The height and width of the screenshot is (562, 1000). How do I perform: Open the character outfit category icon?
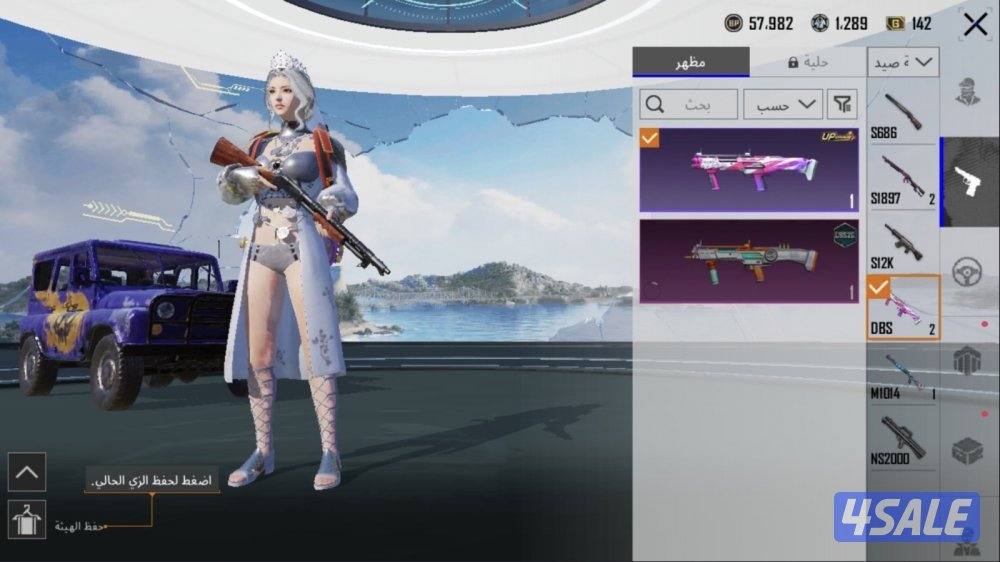(968, 93)
